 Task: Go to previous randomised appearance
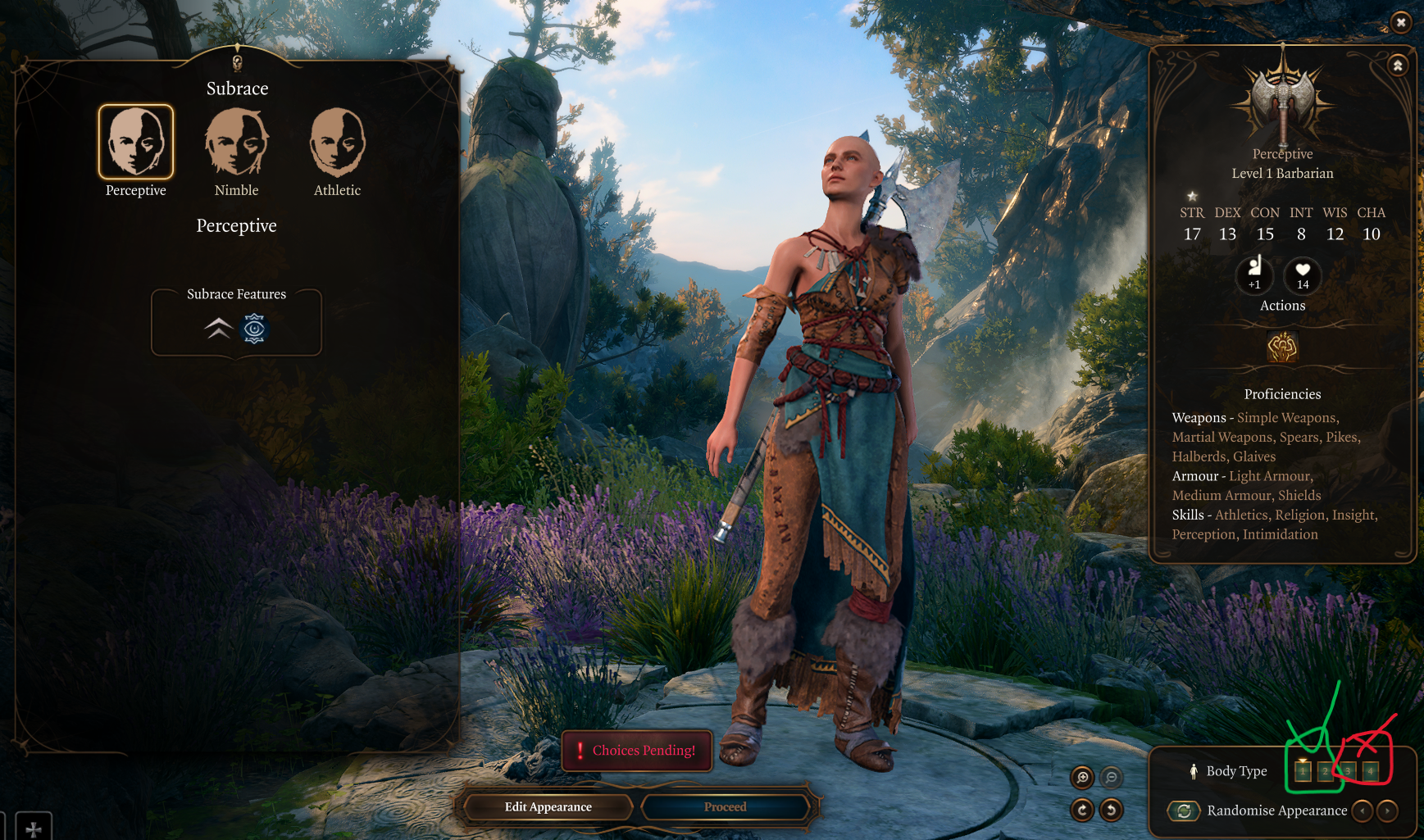coord(1363,810)
